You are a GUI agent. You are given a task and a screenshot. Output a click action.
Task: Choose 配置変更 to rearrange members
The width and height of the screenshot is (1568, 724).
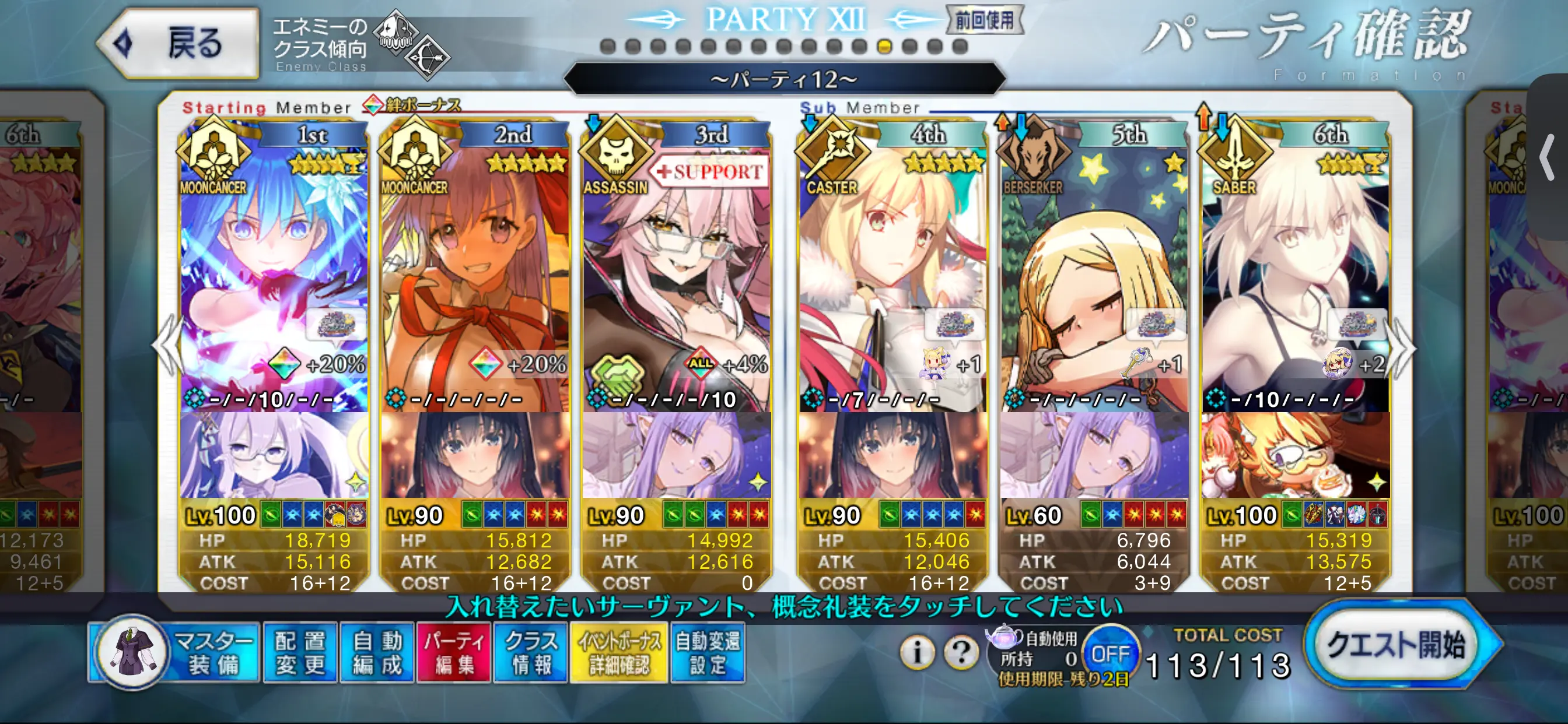click(300, 653)
